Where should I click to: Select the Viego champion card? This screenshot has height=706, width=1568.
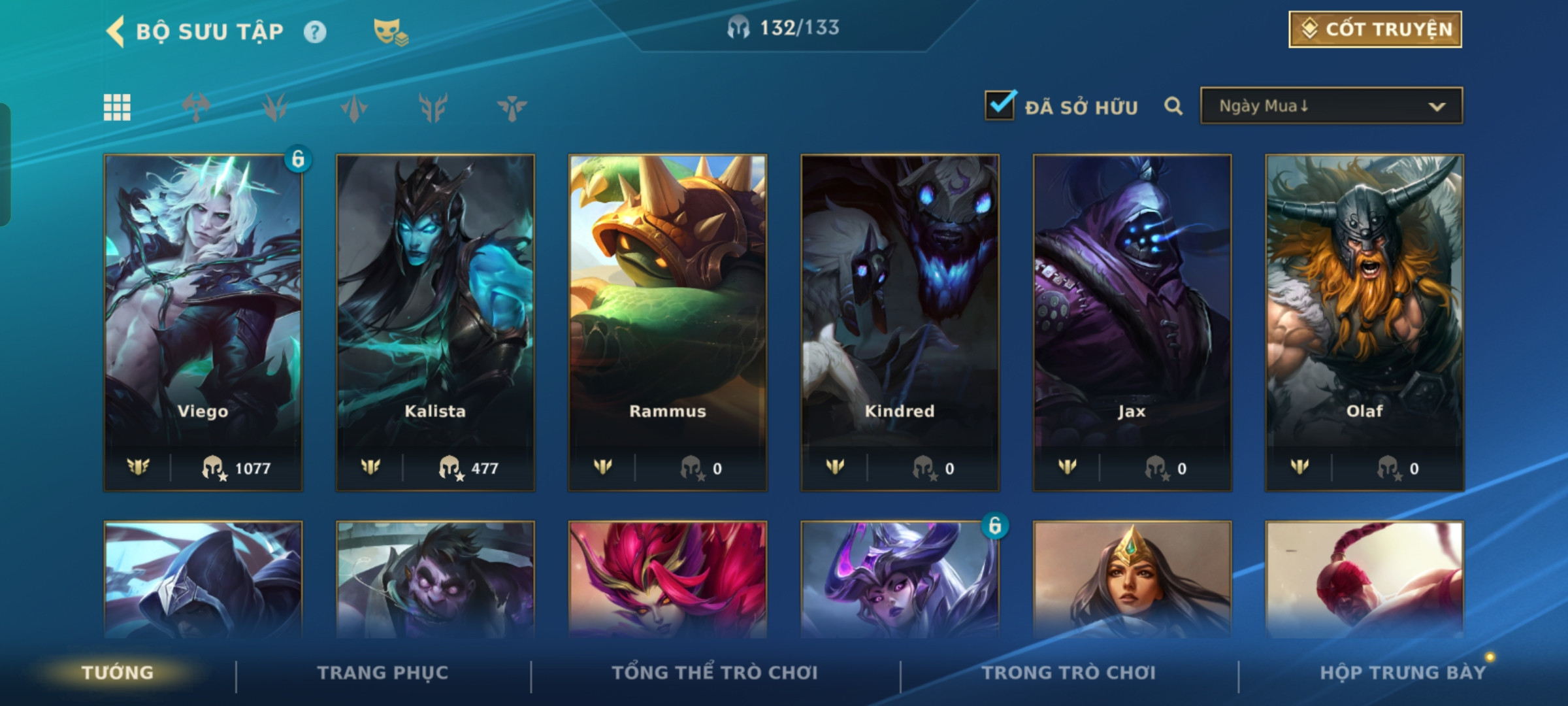coord(203,322)
